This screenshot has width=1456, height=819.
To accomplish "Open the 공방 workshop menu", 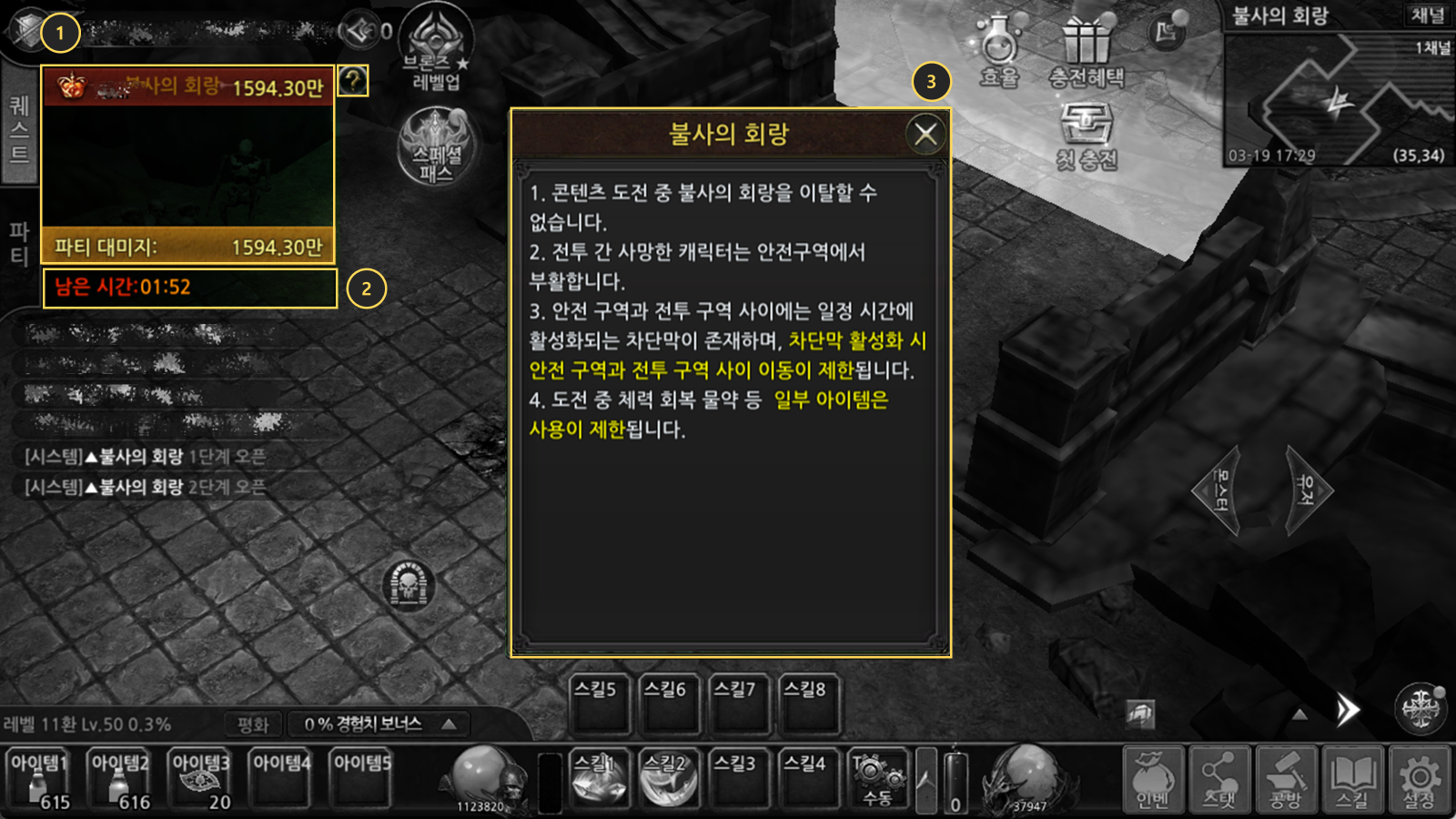I will (x=1286, y=779).
